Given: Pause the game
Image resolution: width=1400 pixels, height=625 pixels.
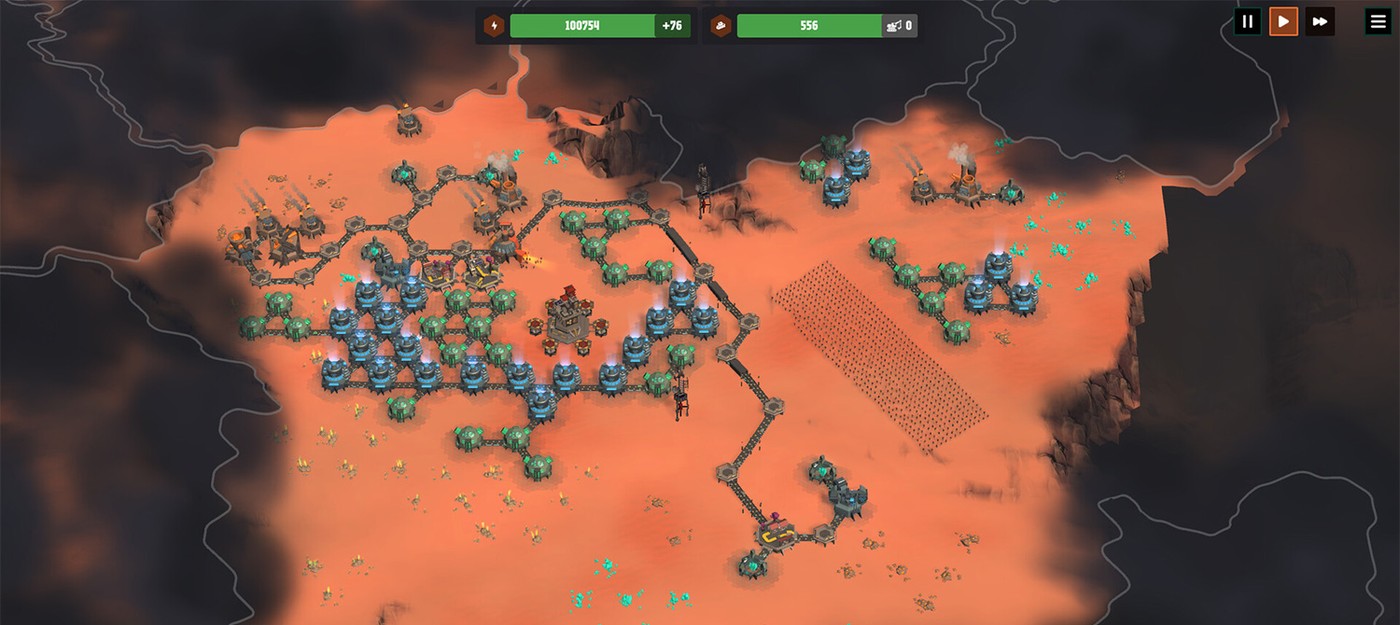Looking at the screenshot, I should click(x=1246, y=21).
